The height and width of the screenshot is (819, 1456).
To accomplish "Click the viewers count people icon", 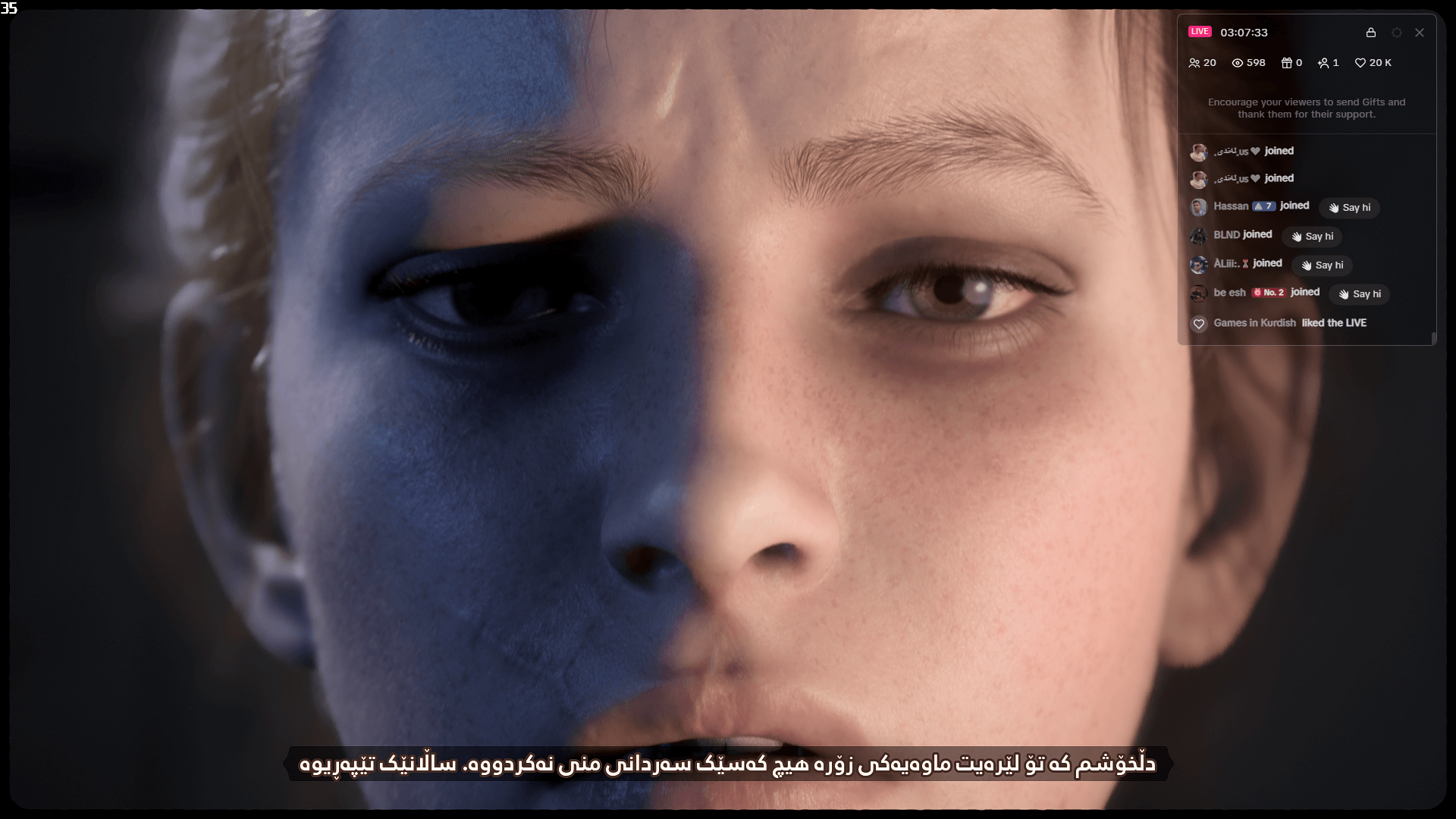I will coord(1195,63).
